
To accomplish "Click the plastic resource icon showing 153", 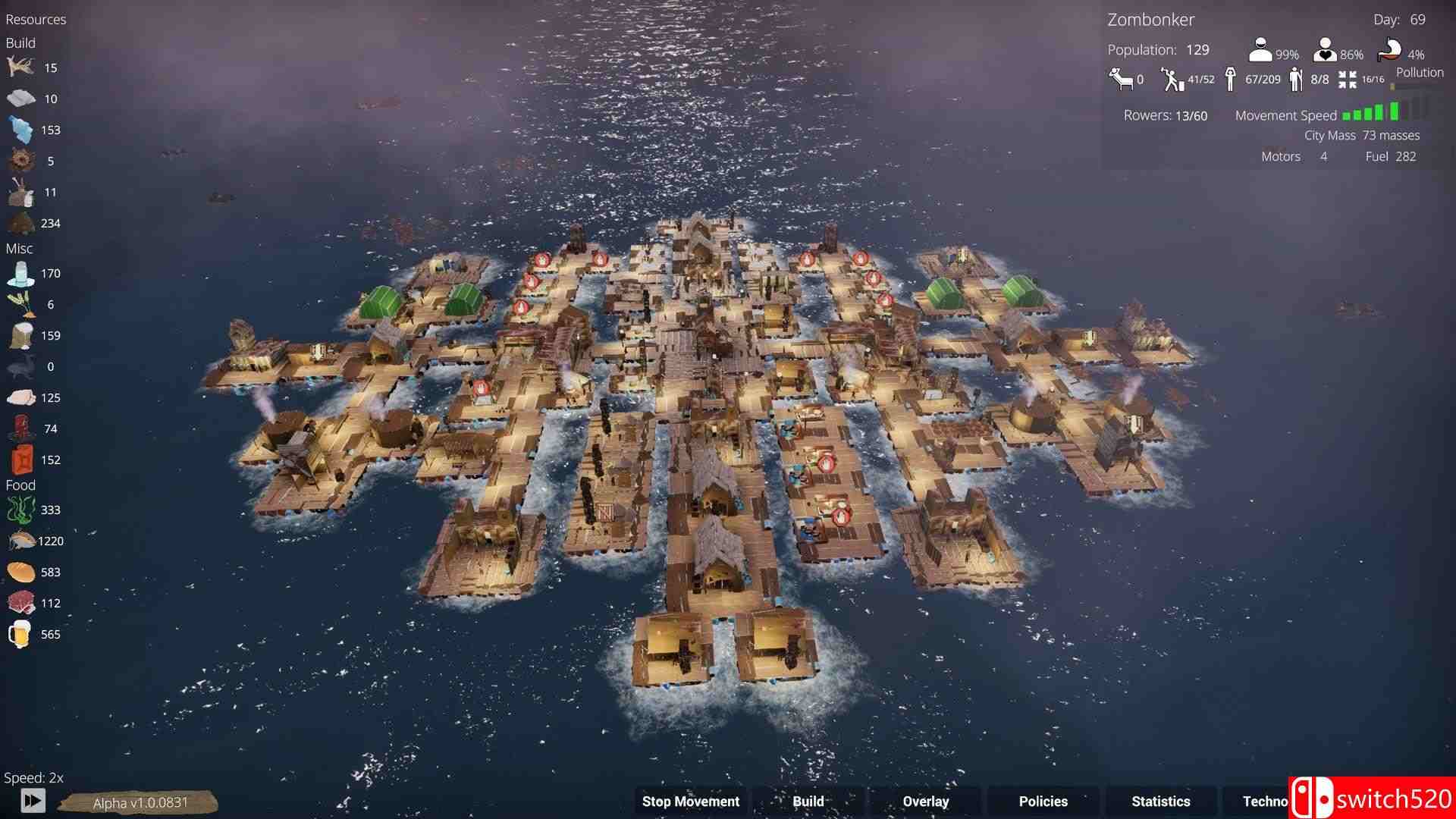I will [21, 130].
